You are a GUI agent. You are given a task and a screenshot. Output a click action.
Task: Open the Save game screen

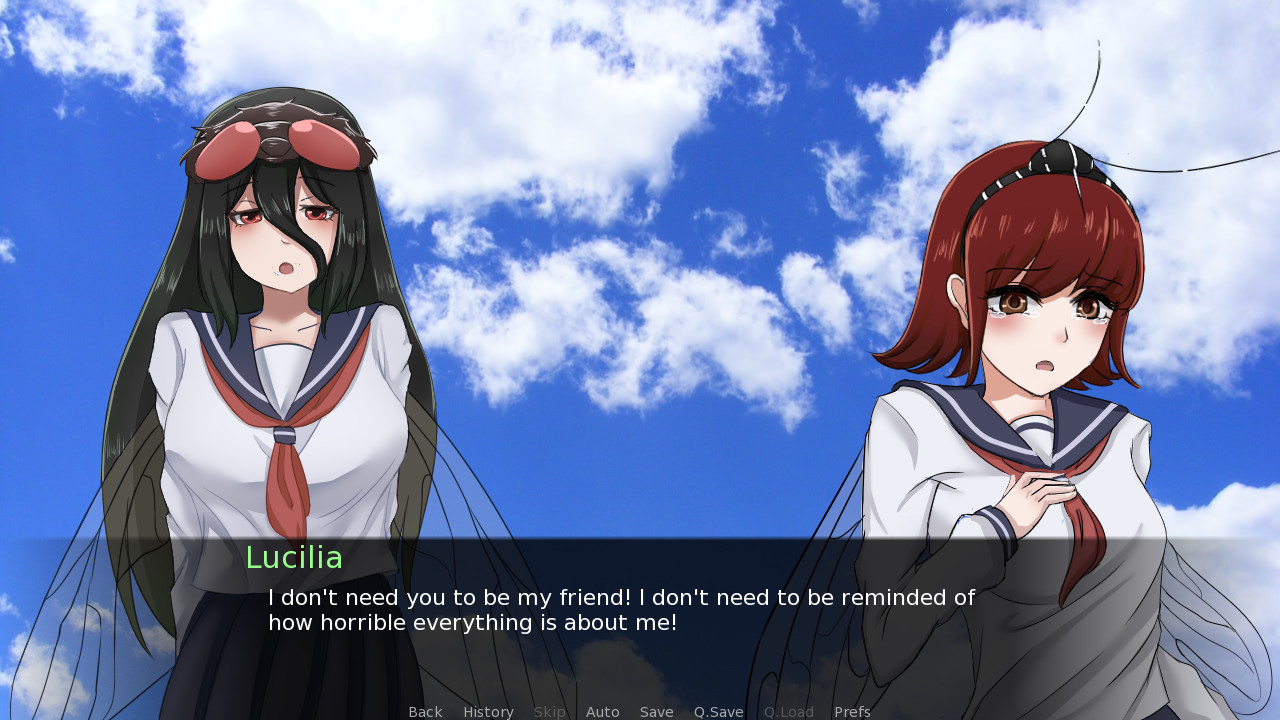coord(657,712)
